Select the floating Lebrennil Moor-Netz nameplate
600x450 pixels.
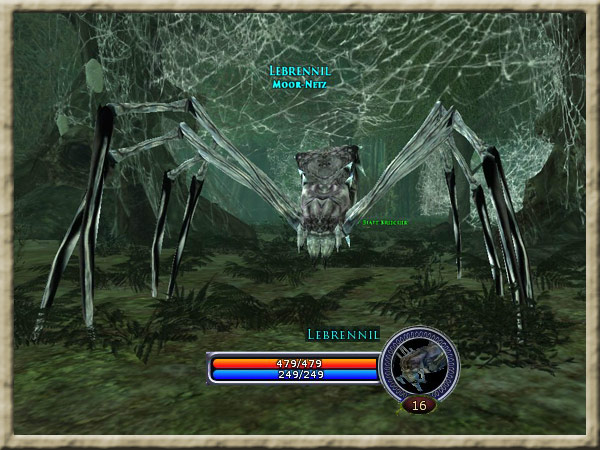300,77
